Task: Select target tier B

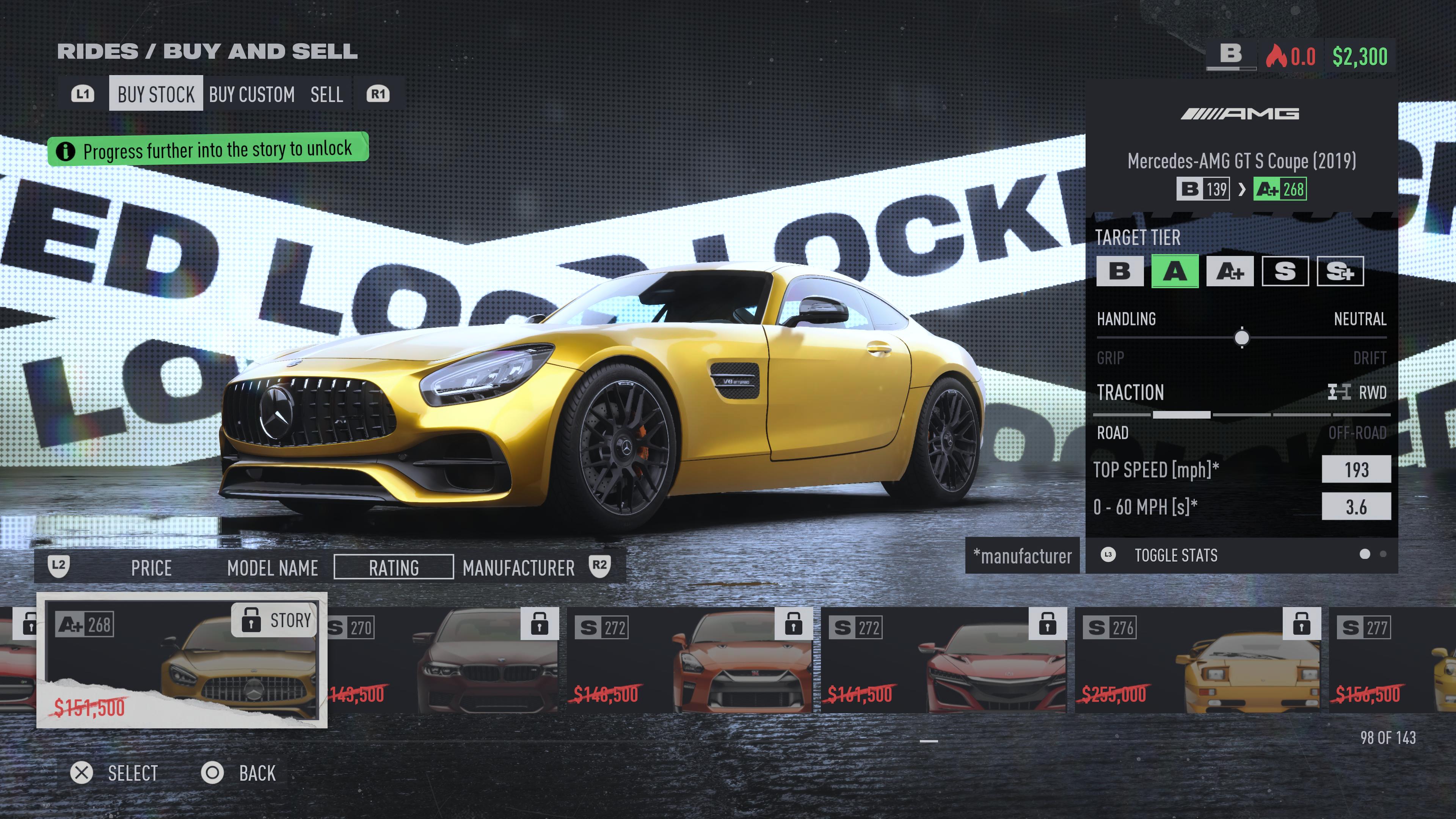Action: (1119, 272)
